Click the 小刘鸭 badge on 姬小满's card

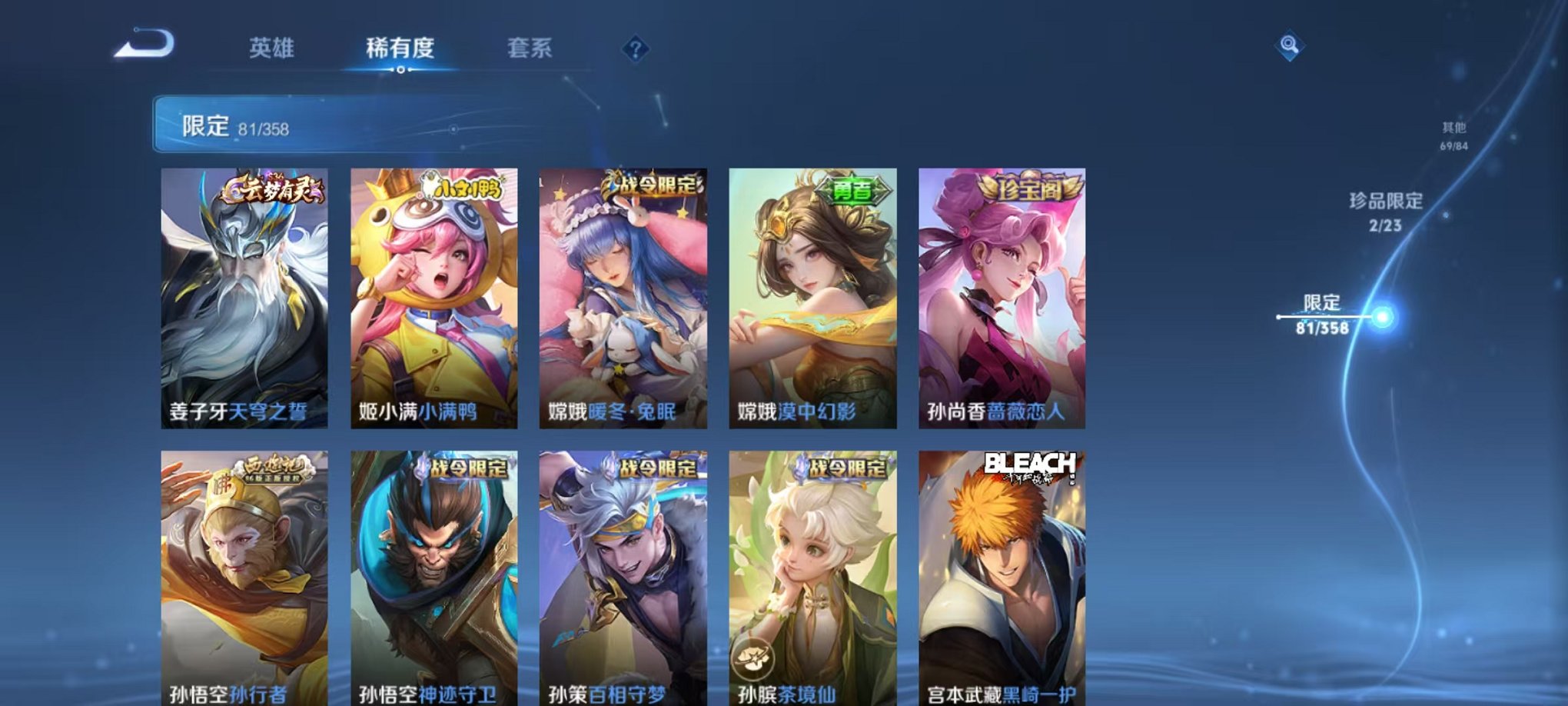467,193
